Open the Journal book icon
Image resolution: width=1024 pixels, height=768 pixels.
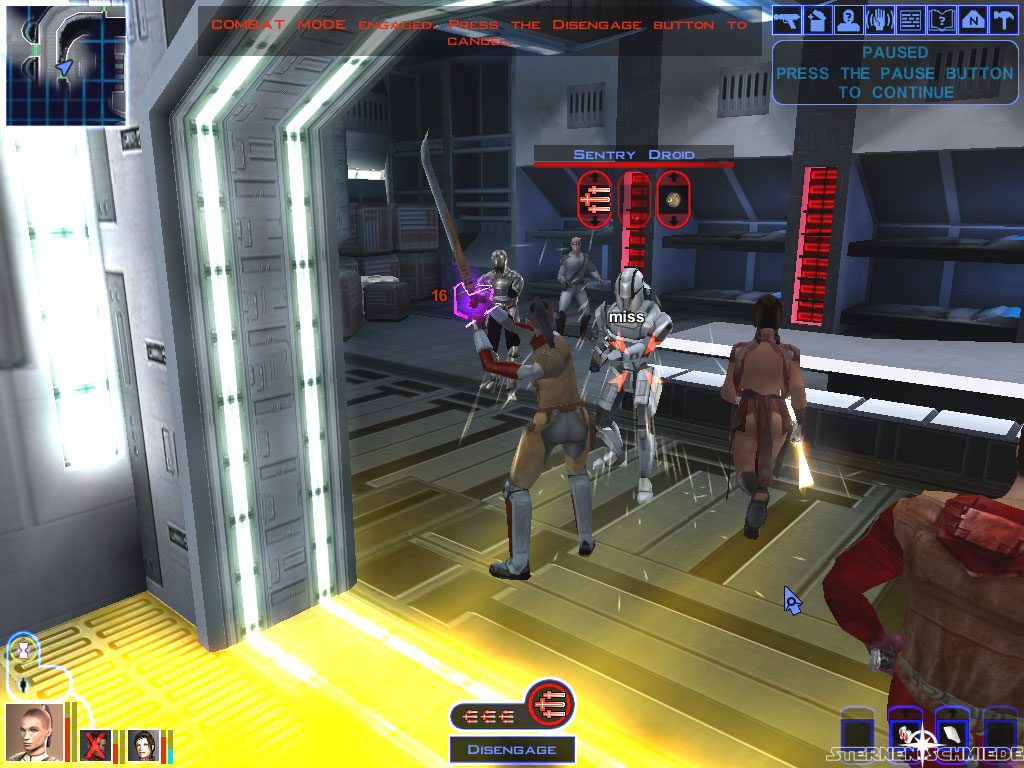[x=941, y=19]
